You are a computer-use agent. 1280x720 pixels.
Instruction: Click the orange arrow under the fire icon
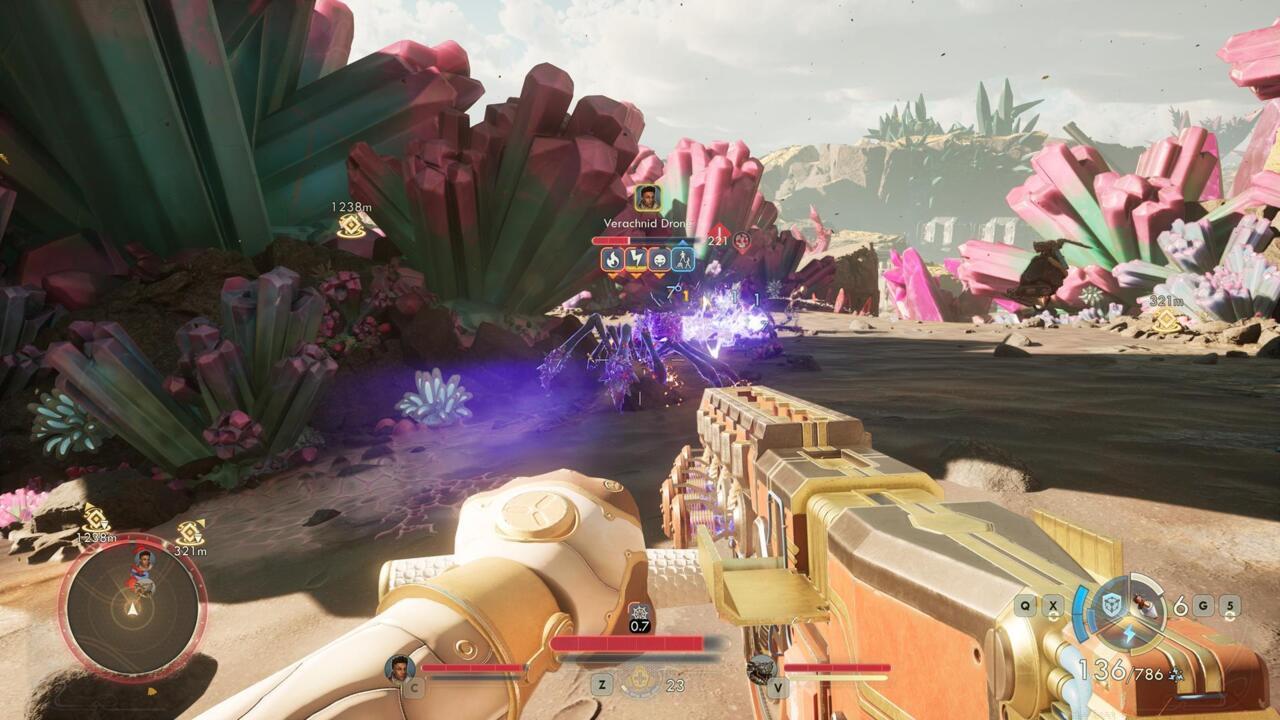pyautogui.click(x=612, y=275)
